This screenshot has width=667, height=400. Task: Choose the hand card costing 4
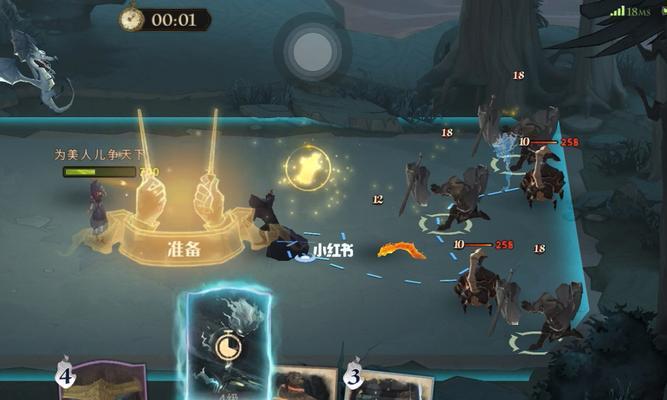pyautogui.click(x=102, y=383)
